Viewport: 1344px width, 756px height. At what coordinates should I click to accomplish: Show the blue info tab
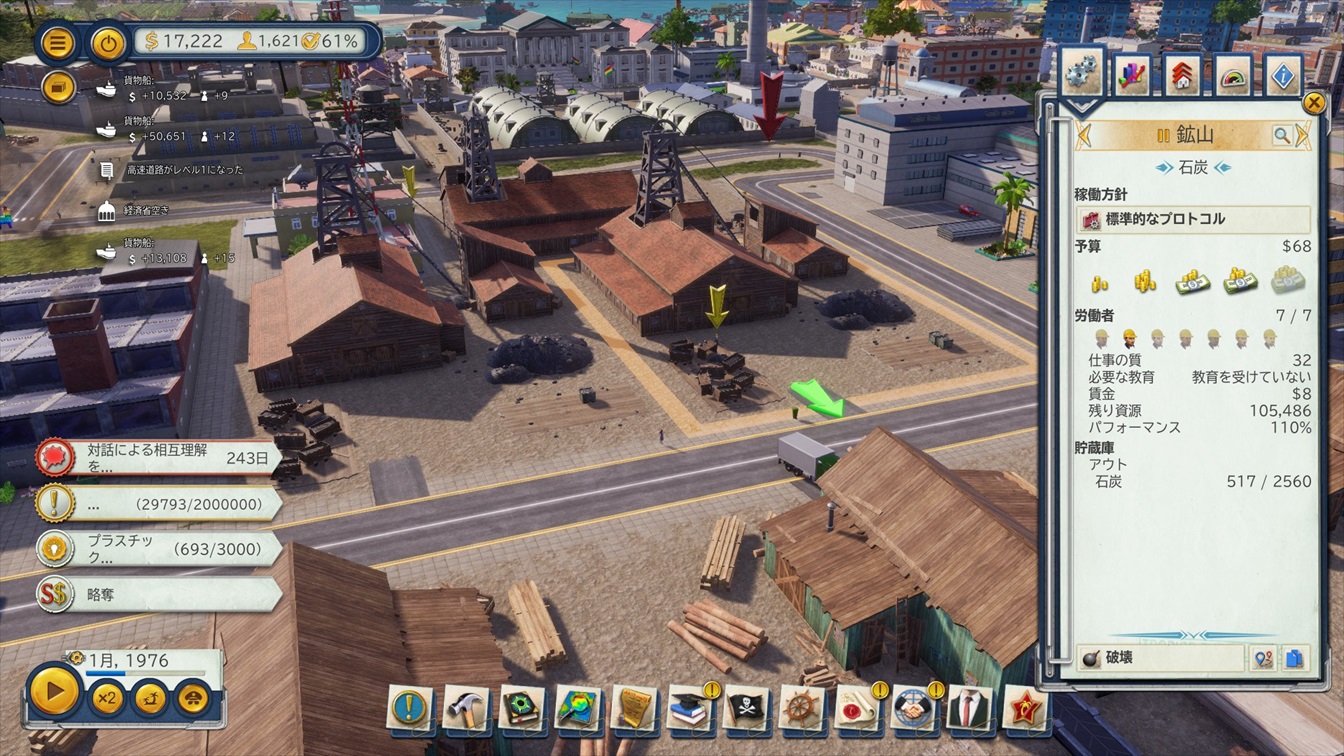[x=1283, y=75]
